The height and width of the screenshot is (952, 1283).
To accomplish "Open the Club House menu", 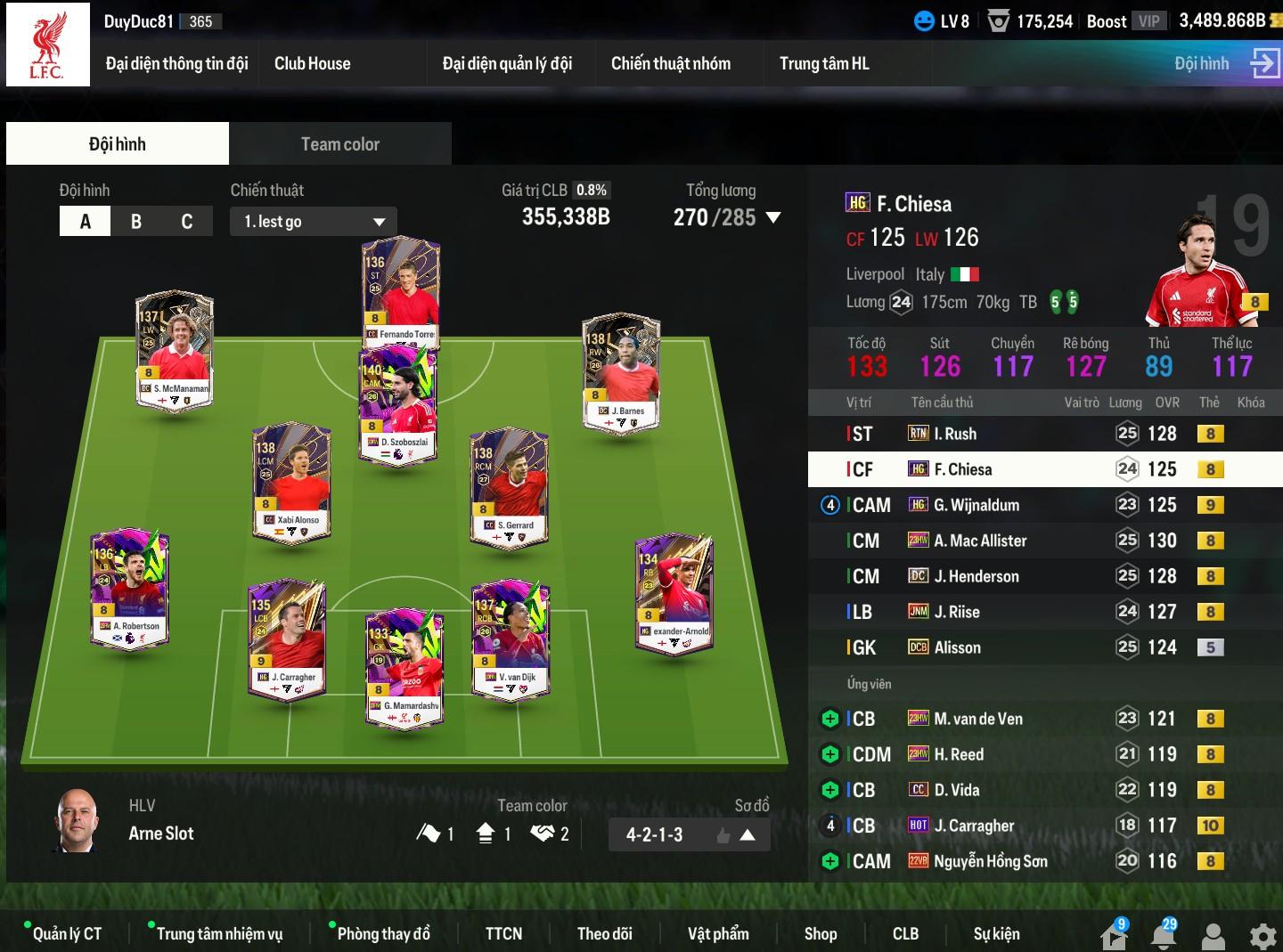I will (312, 63).
